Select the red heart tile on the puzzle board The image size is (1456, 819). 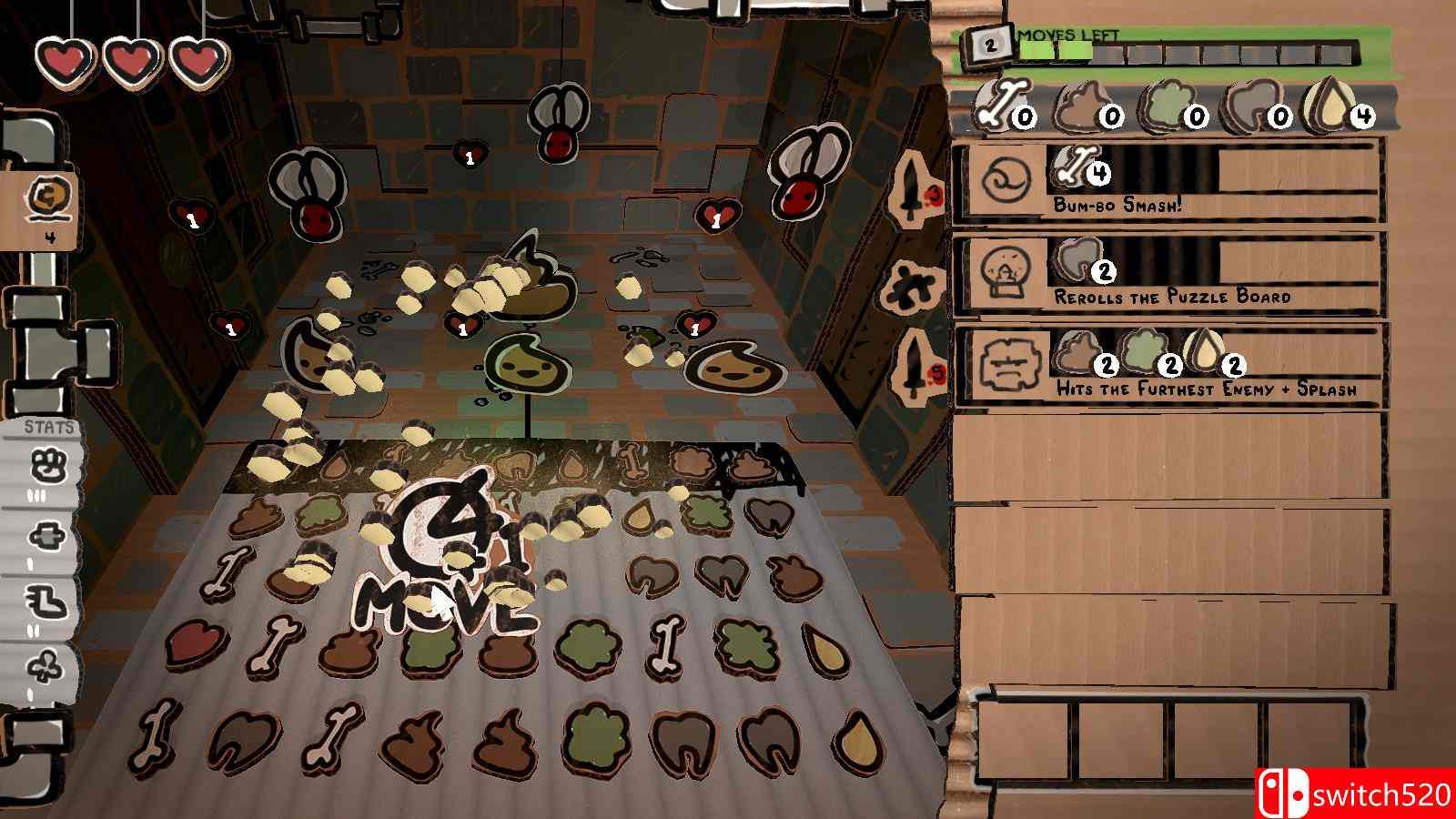click(196, 642)
